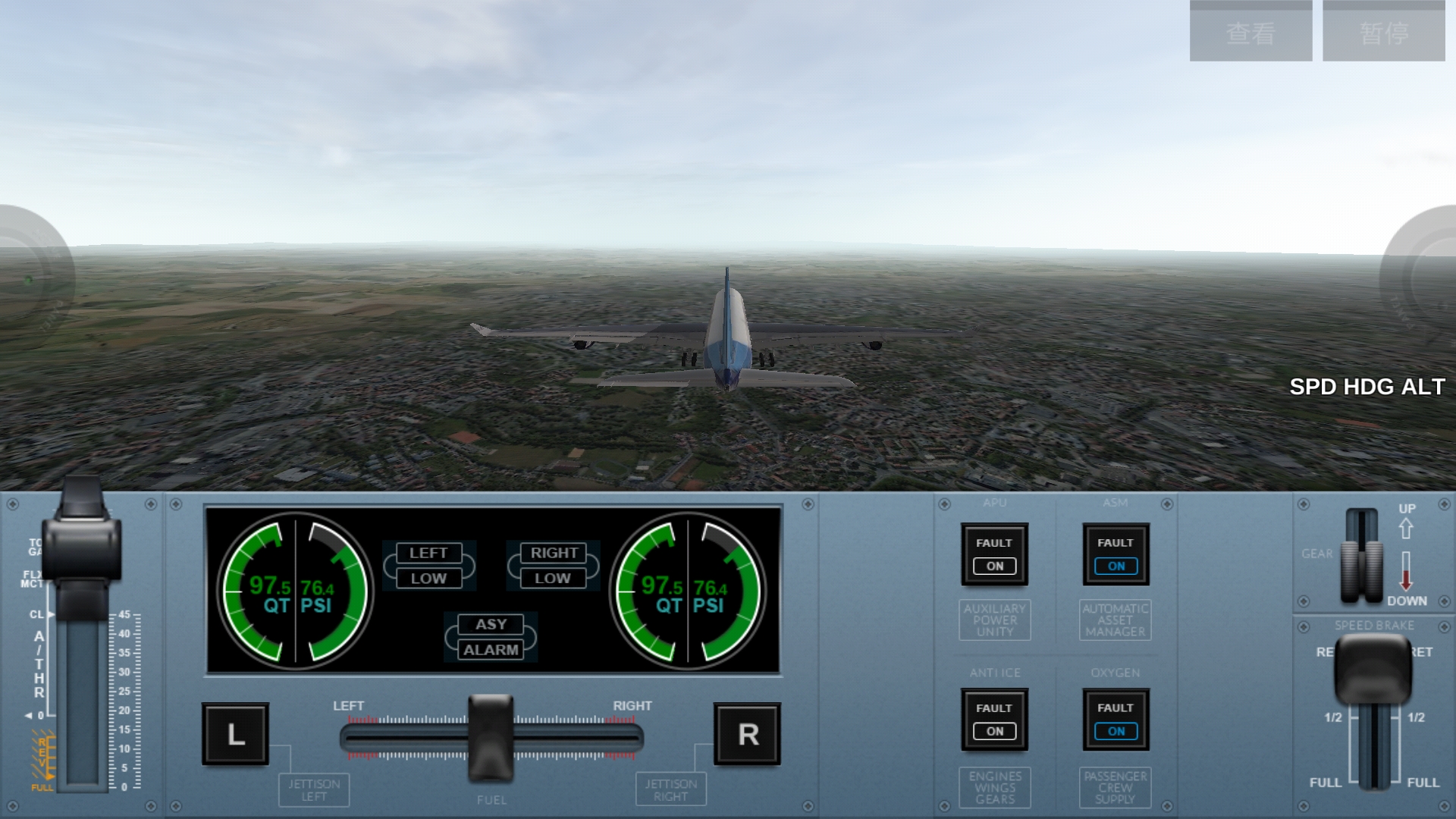Toggle the Automatic Asset Manager switch
1456x819 pixels.
pos(1116,554)
